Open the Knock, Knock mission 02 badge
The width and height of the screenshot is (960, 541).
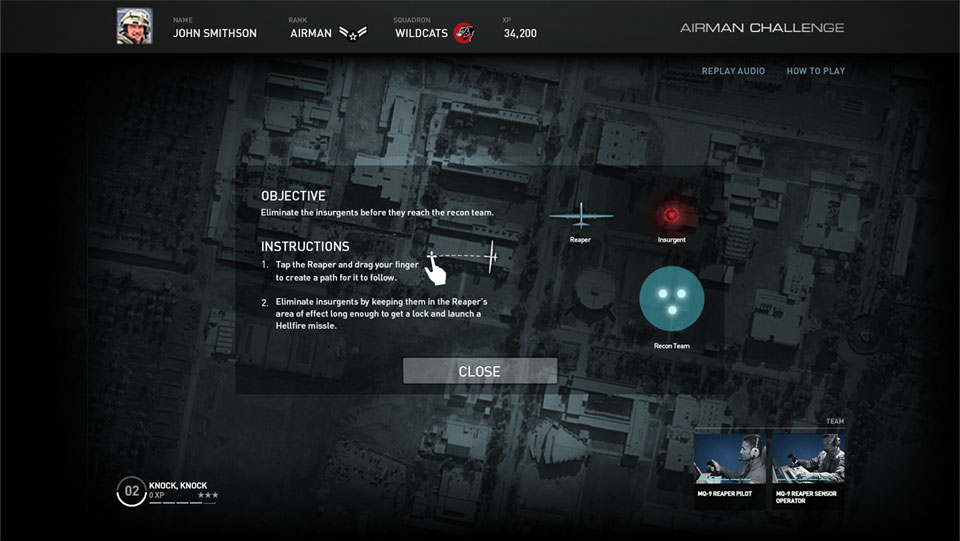pyautogui.click(x=131, y=491)
